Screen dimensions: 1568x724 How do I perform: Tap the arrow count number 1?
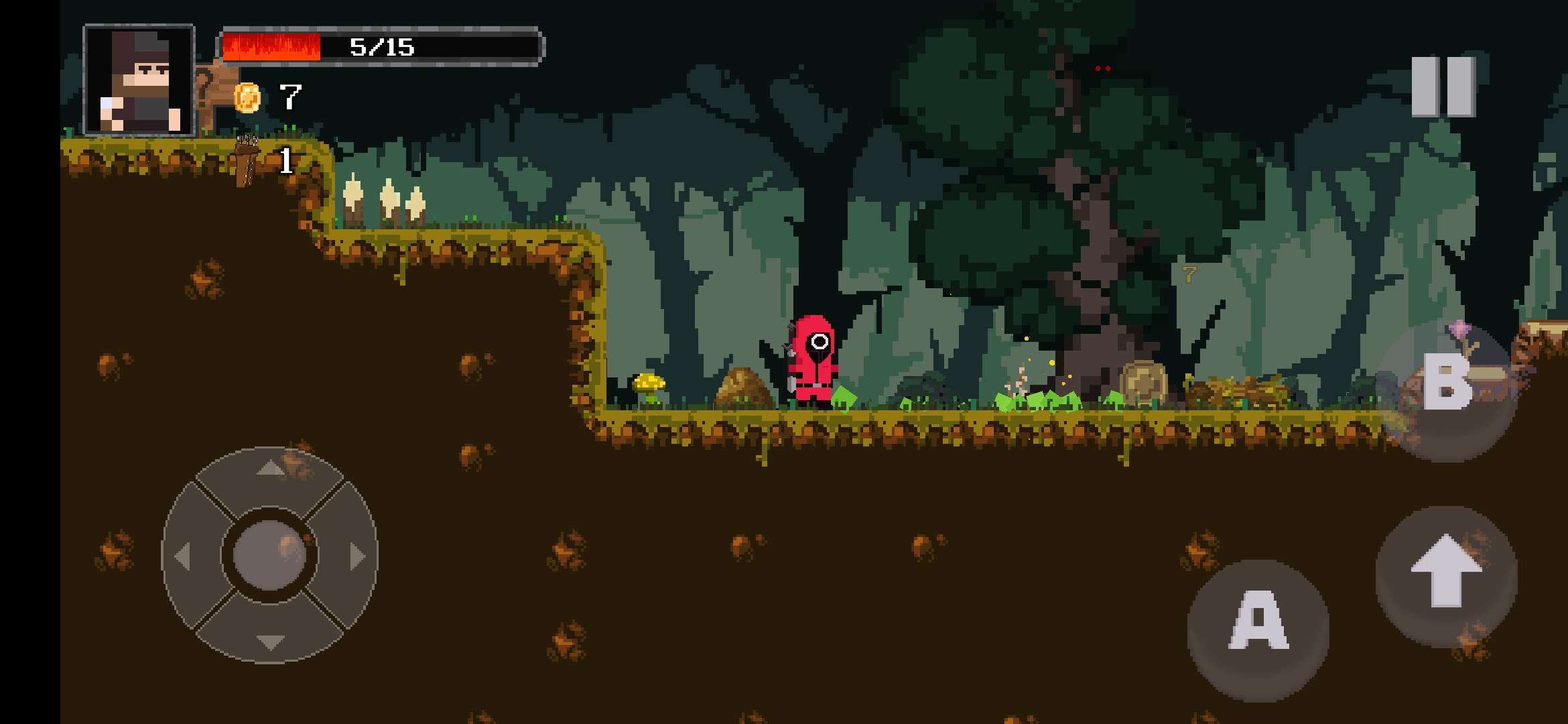click(287, 160)
